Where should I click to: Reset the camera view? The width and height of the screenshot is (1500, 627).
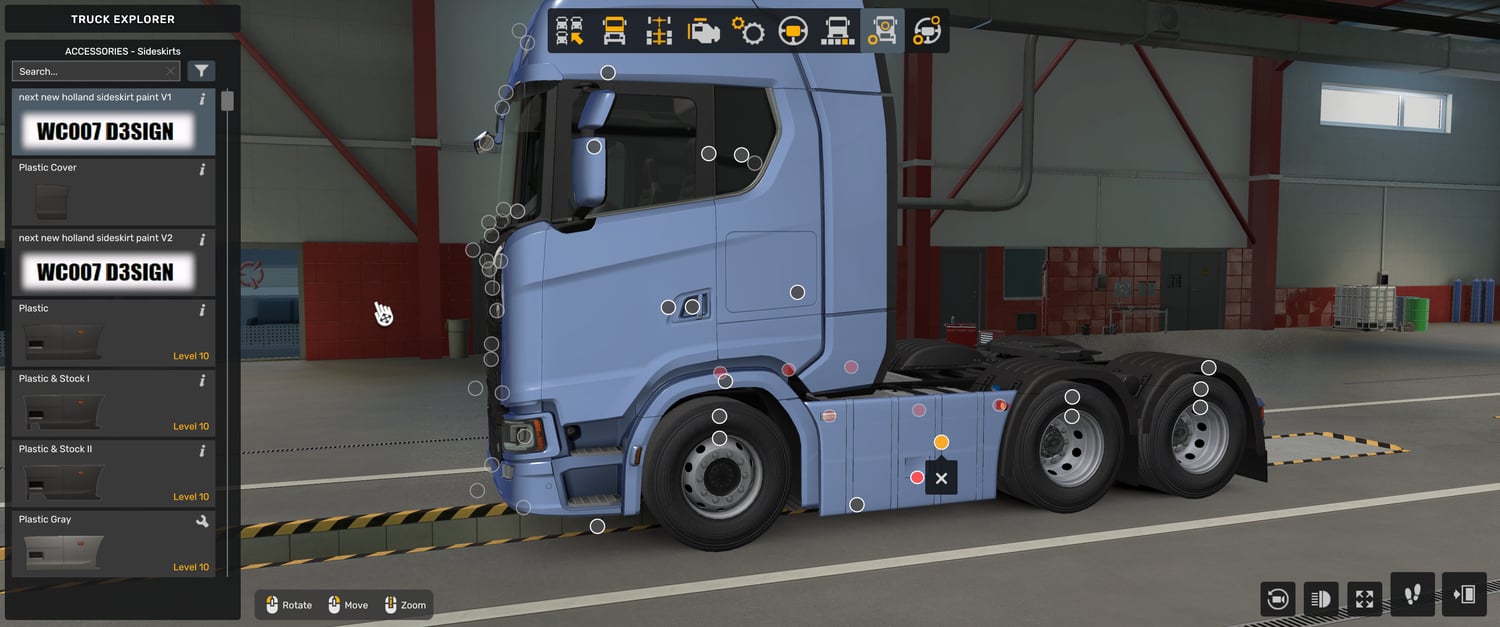(1277, 598)
